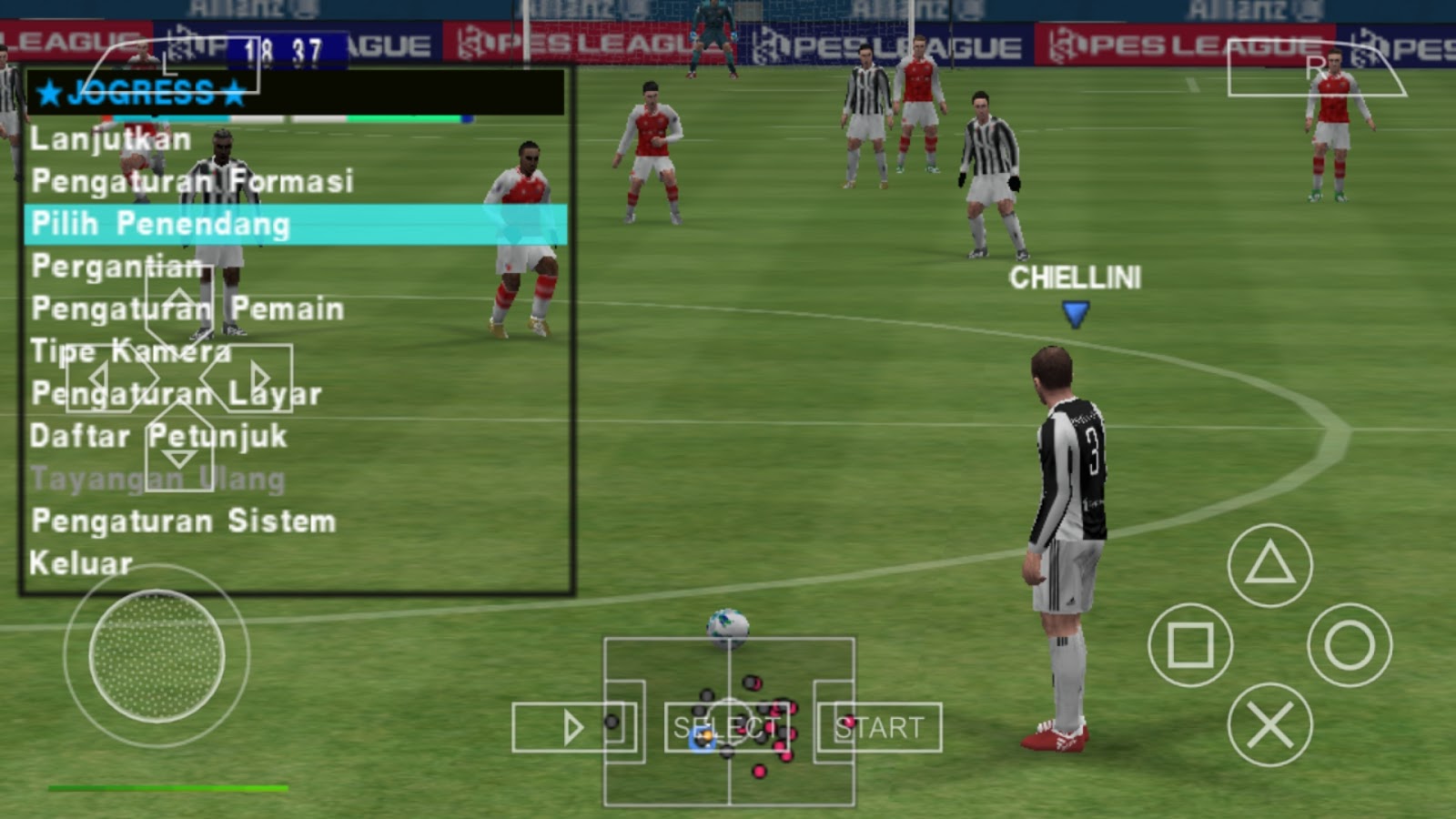1456x819 pixels.
Task: Tap the Chiellini player marker arrow
Action: [1074, 312]
